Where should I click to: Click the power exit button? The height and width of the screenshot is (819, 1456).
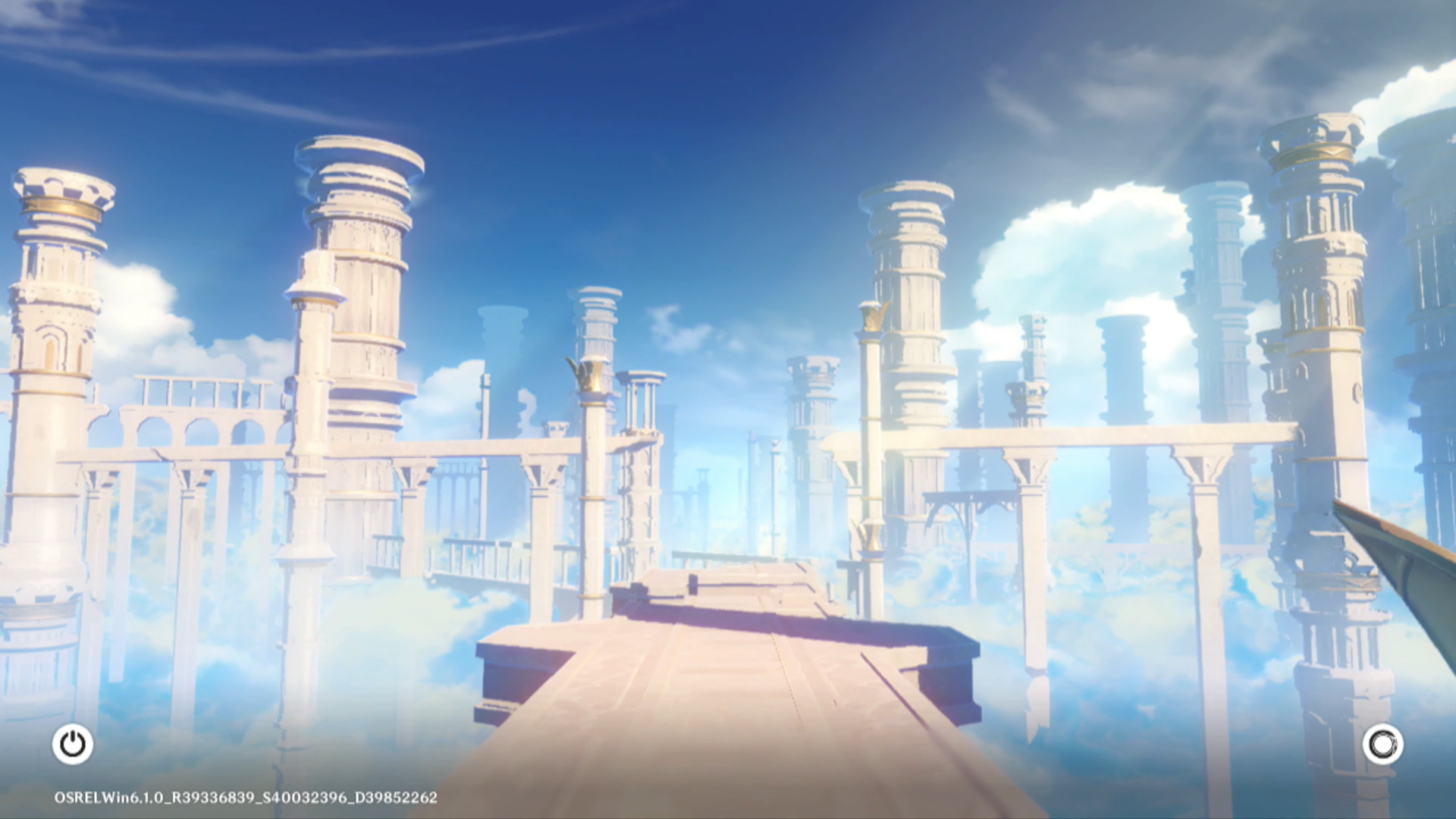[73, 744]
